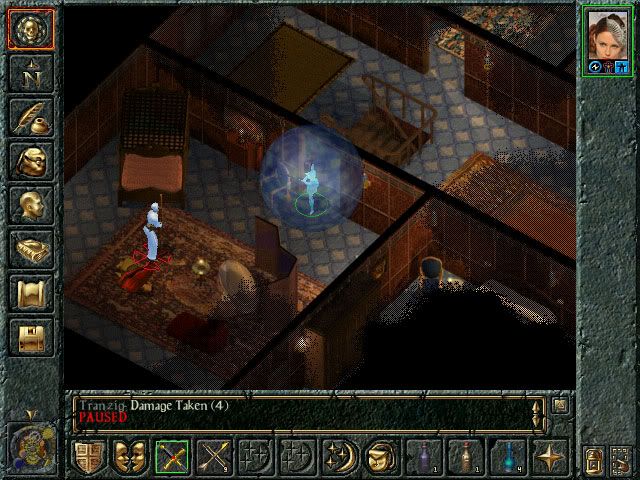This screenshot has width=640, height=480.
Task: Show the character record with the head icon
Action: [x=31, y=206]
